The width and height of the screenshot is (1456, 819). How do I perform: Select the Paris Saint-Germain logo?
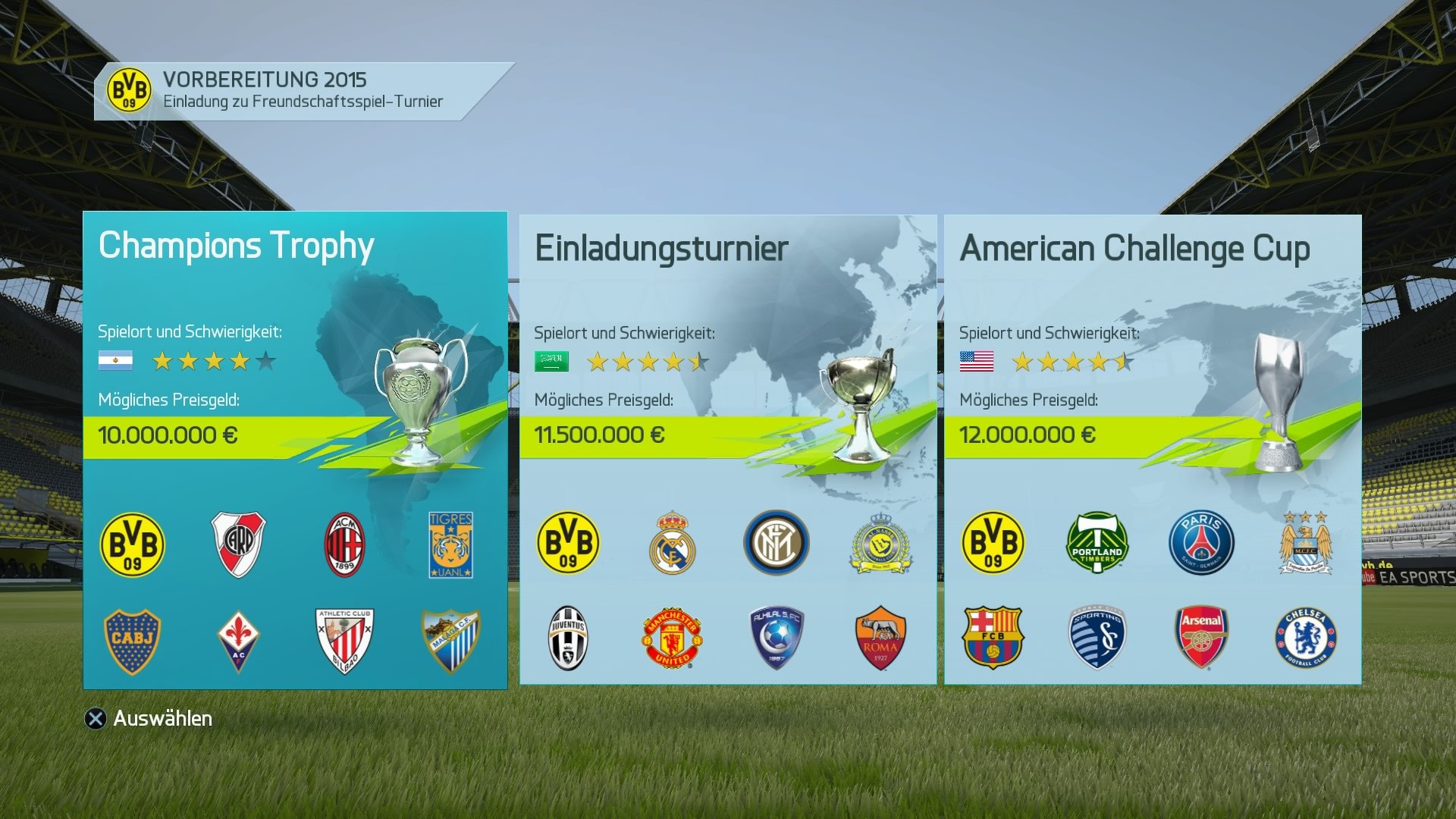[1200, 541]
